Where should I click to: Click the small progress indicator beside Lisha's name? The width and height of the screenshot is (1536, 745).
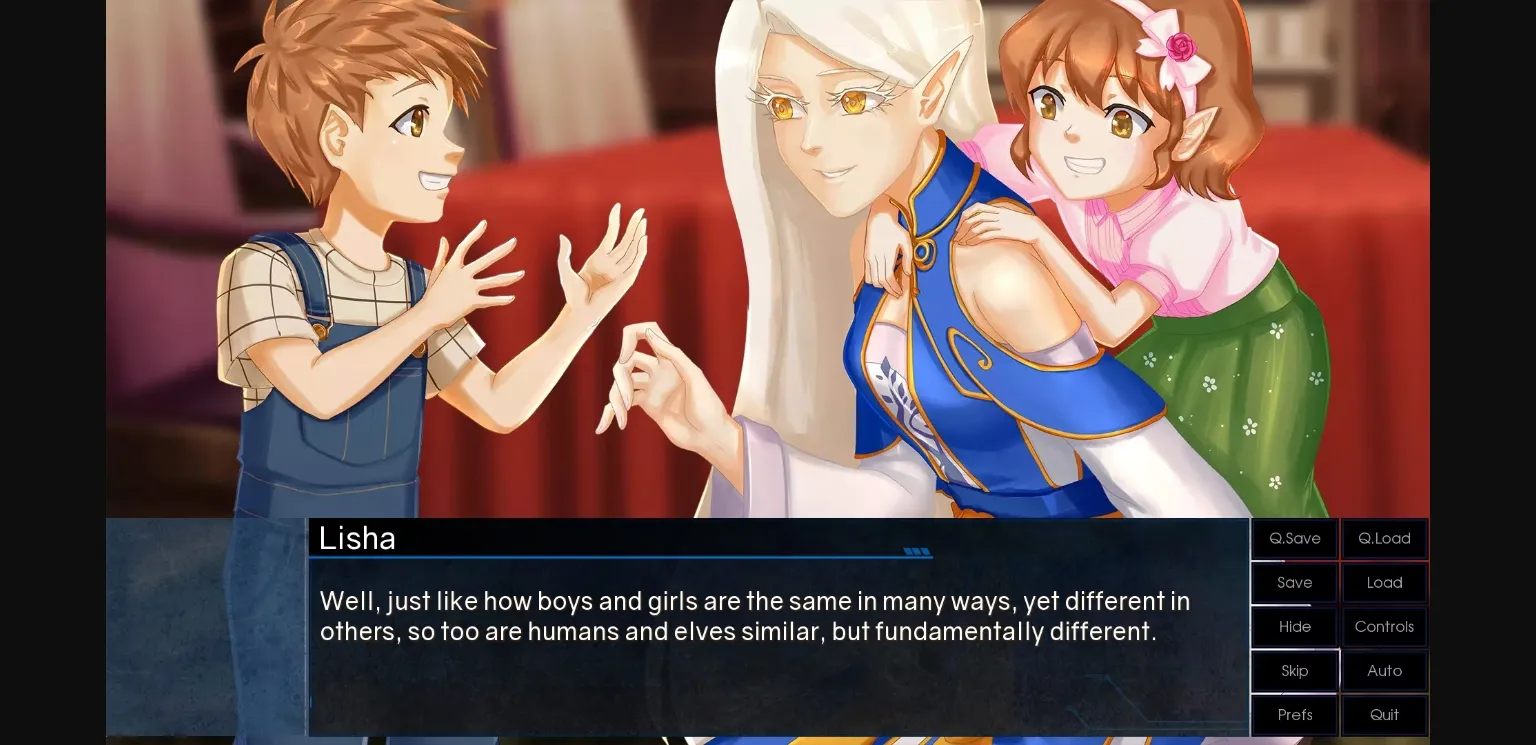[x=917, y=551]
